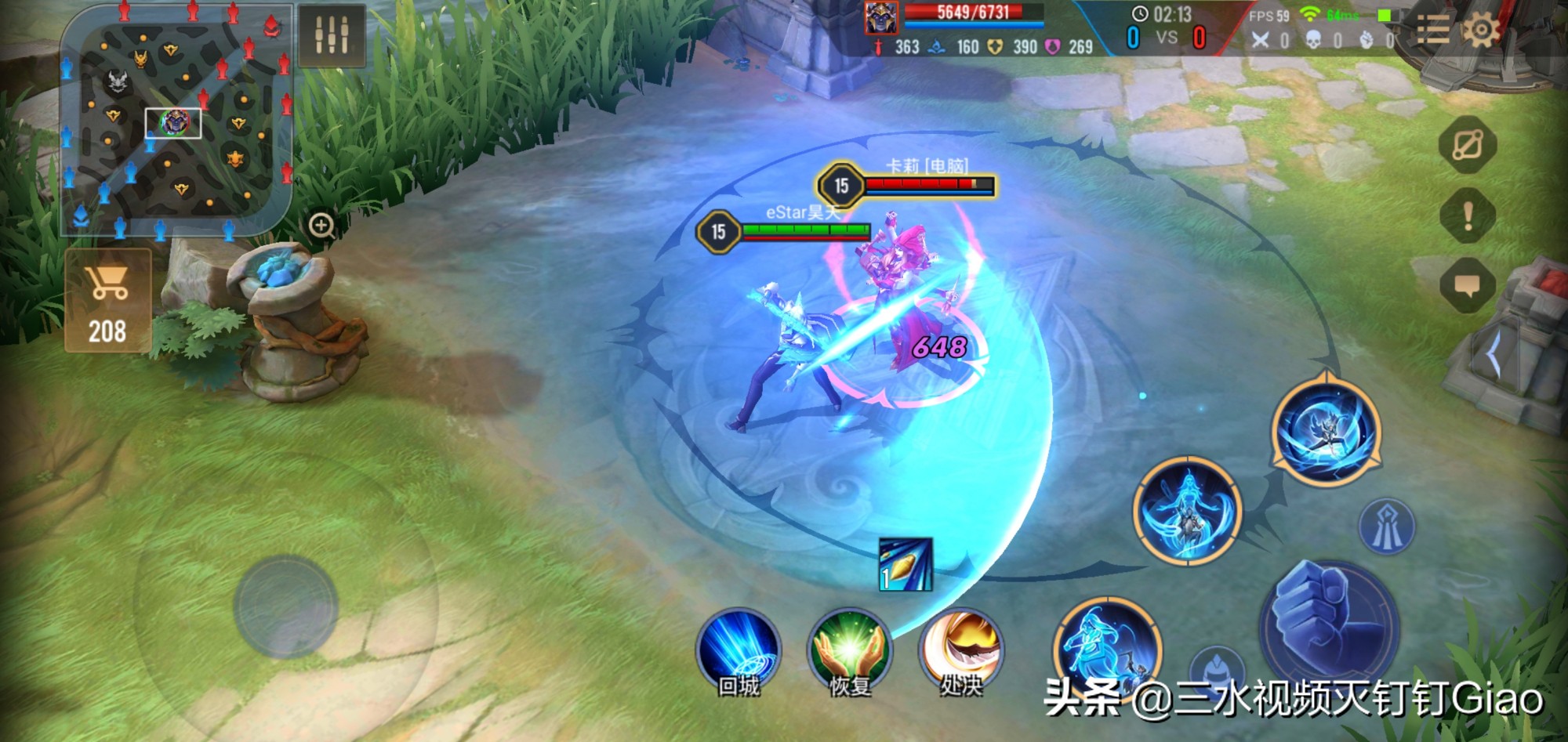Target towers with the small tower button
The height and width of the screenshot is (742, 1568).
click(1386, 526)
